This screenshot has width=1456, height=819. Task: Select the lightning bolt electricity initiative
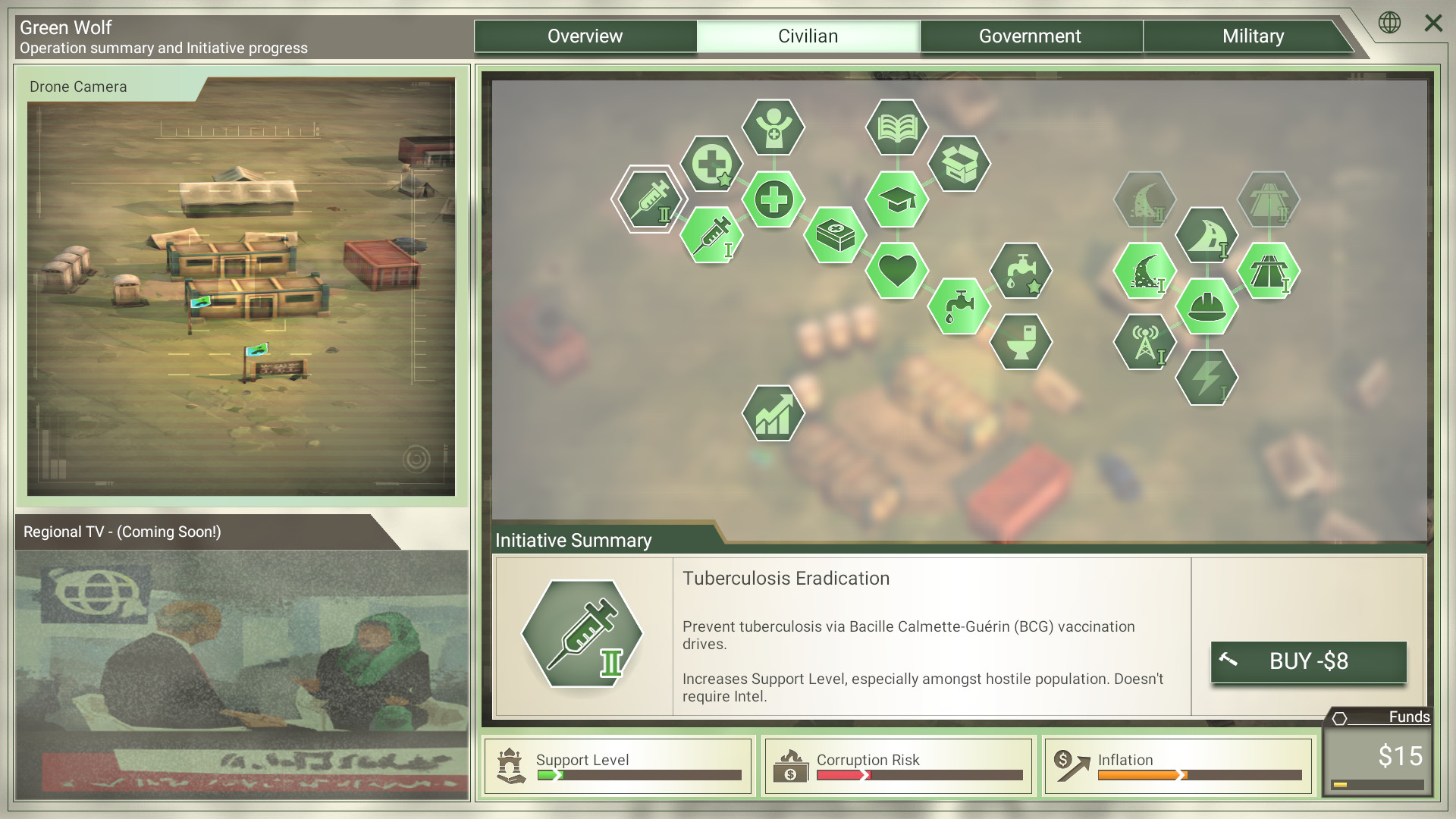coord(1207,379)
